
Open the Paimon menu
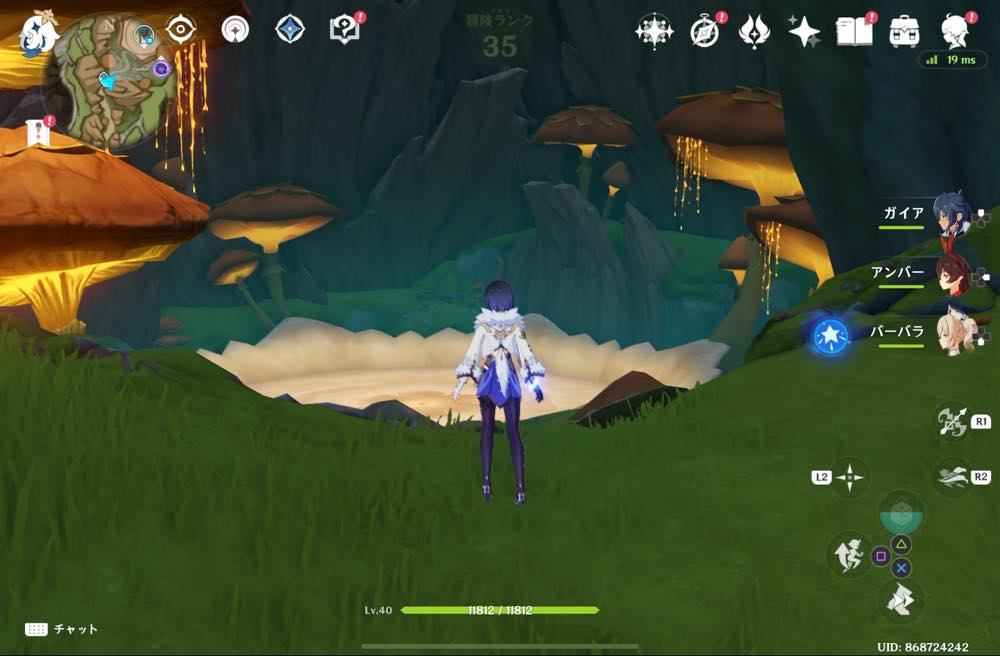point(40,31)
